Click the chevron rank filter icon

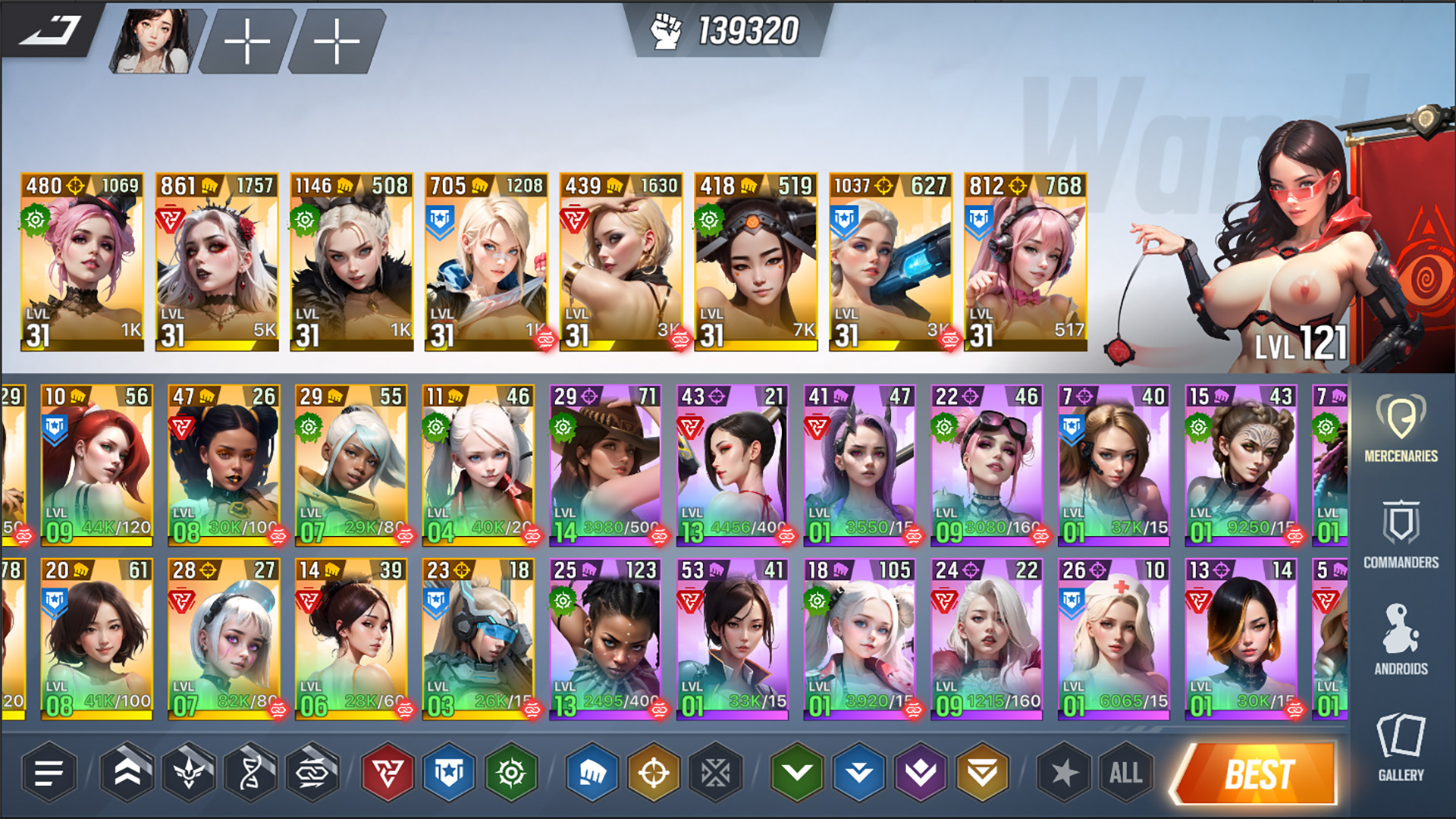[130, 773]
